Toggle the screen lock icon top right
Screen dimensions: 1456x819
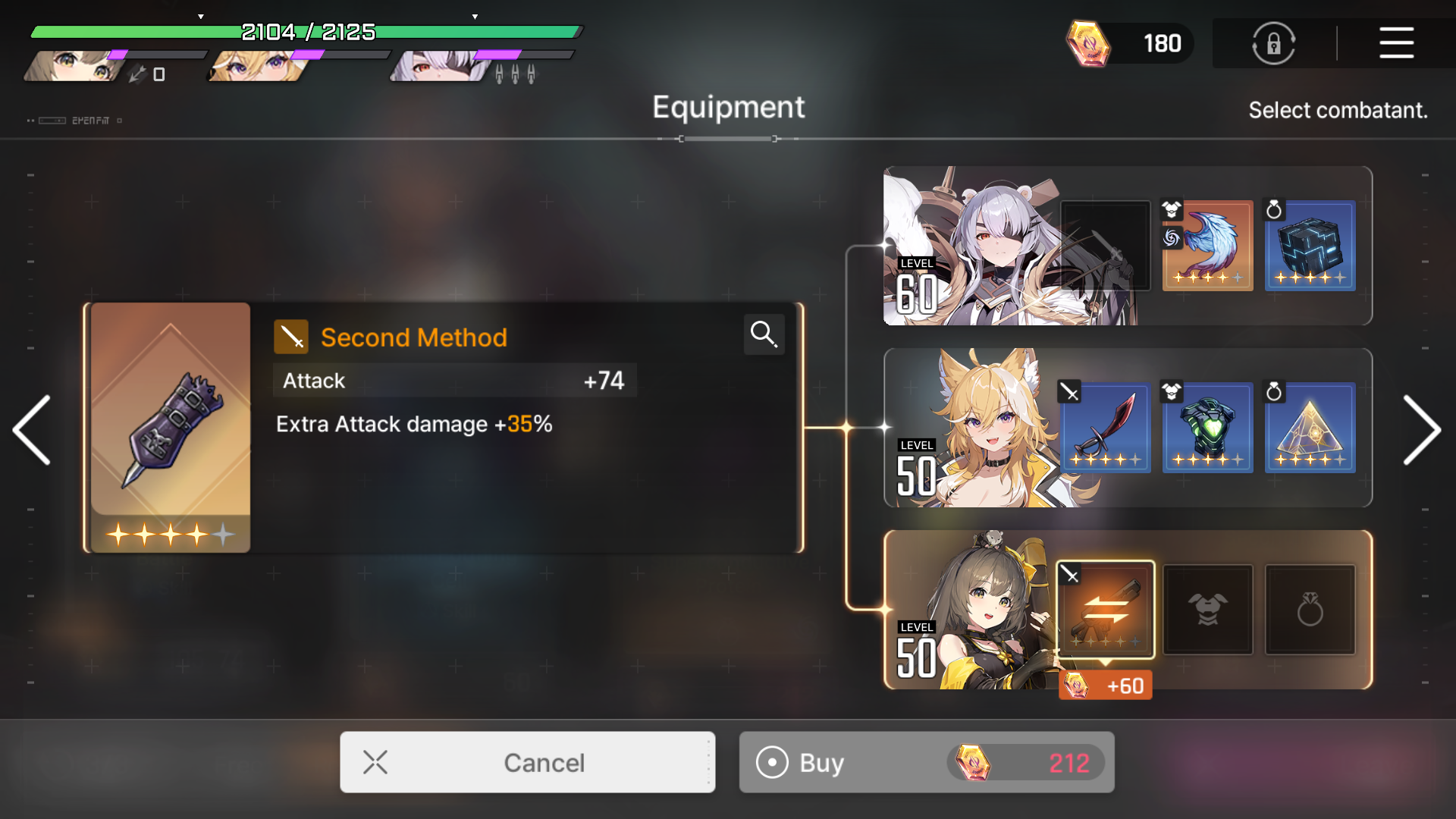pos(1273,43)
